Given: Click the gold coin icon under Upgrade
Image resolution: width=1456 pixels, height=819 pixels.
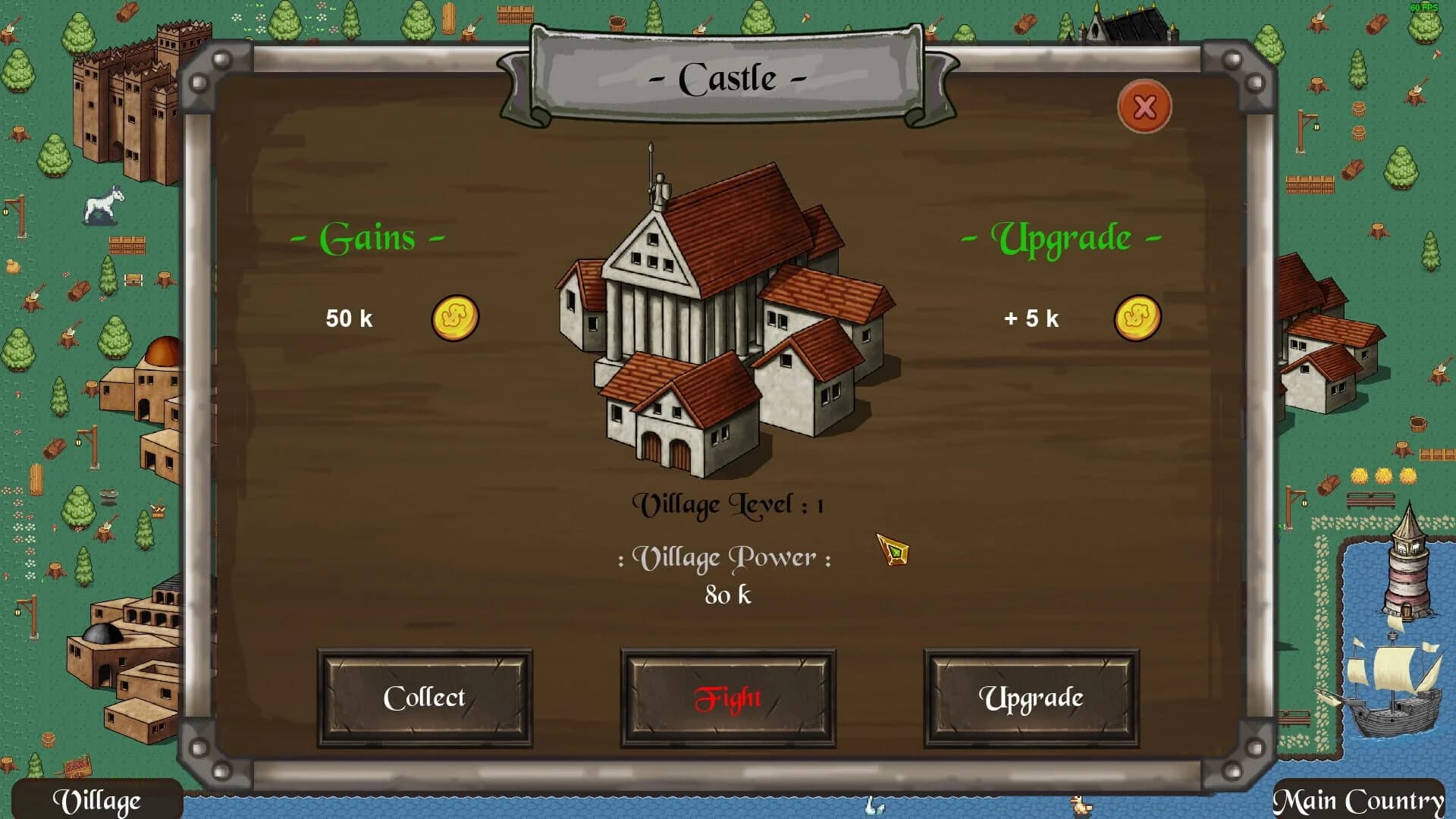Looking at the screenshot, I should point(1137,318).
